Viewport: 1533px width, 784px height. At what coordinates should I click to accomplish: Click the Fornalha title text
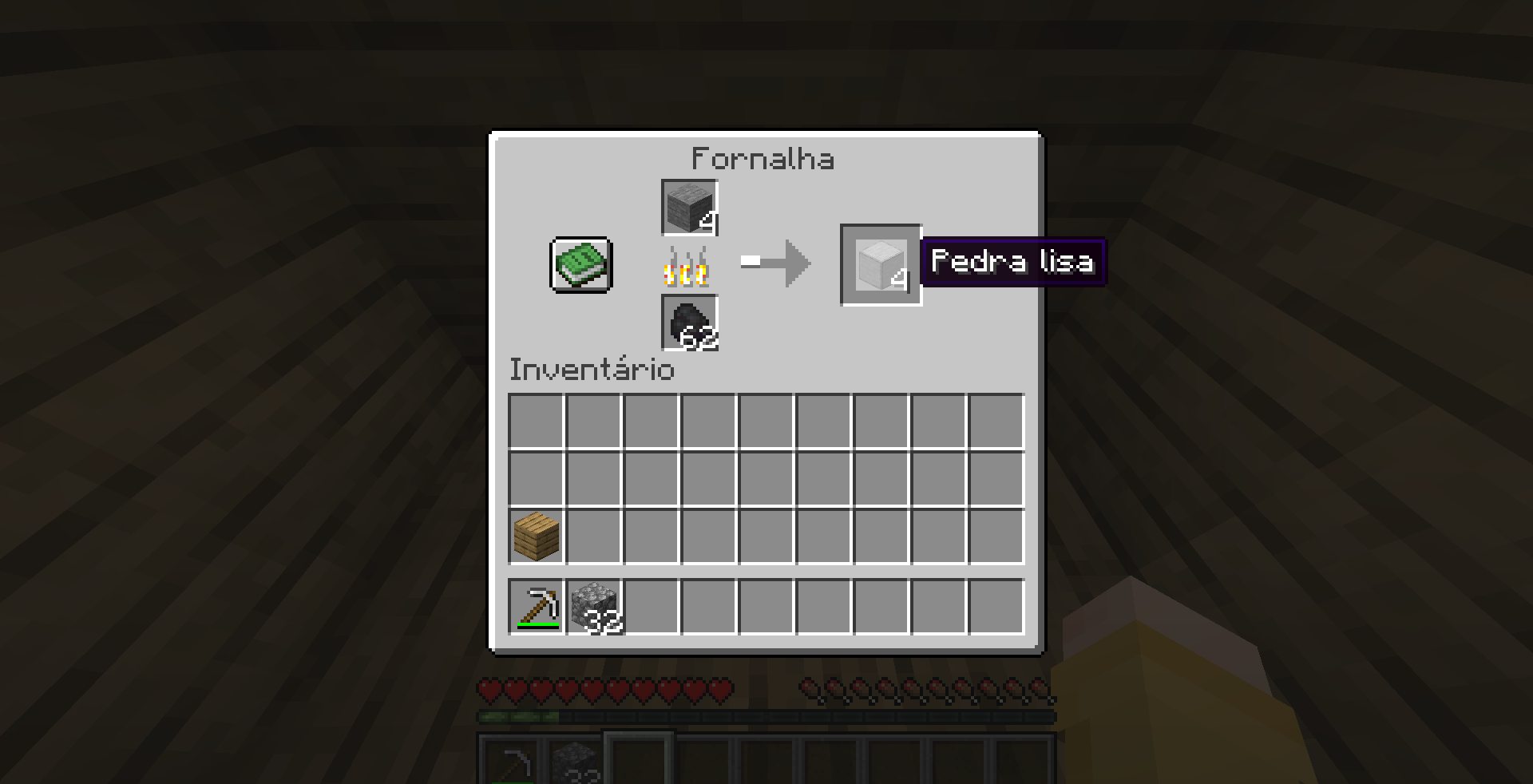[763, 157]
